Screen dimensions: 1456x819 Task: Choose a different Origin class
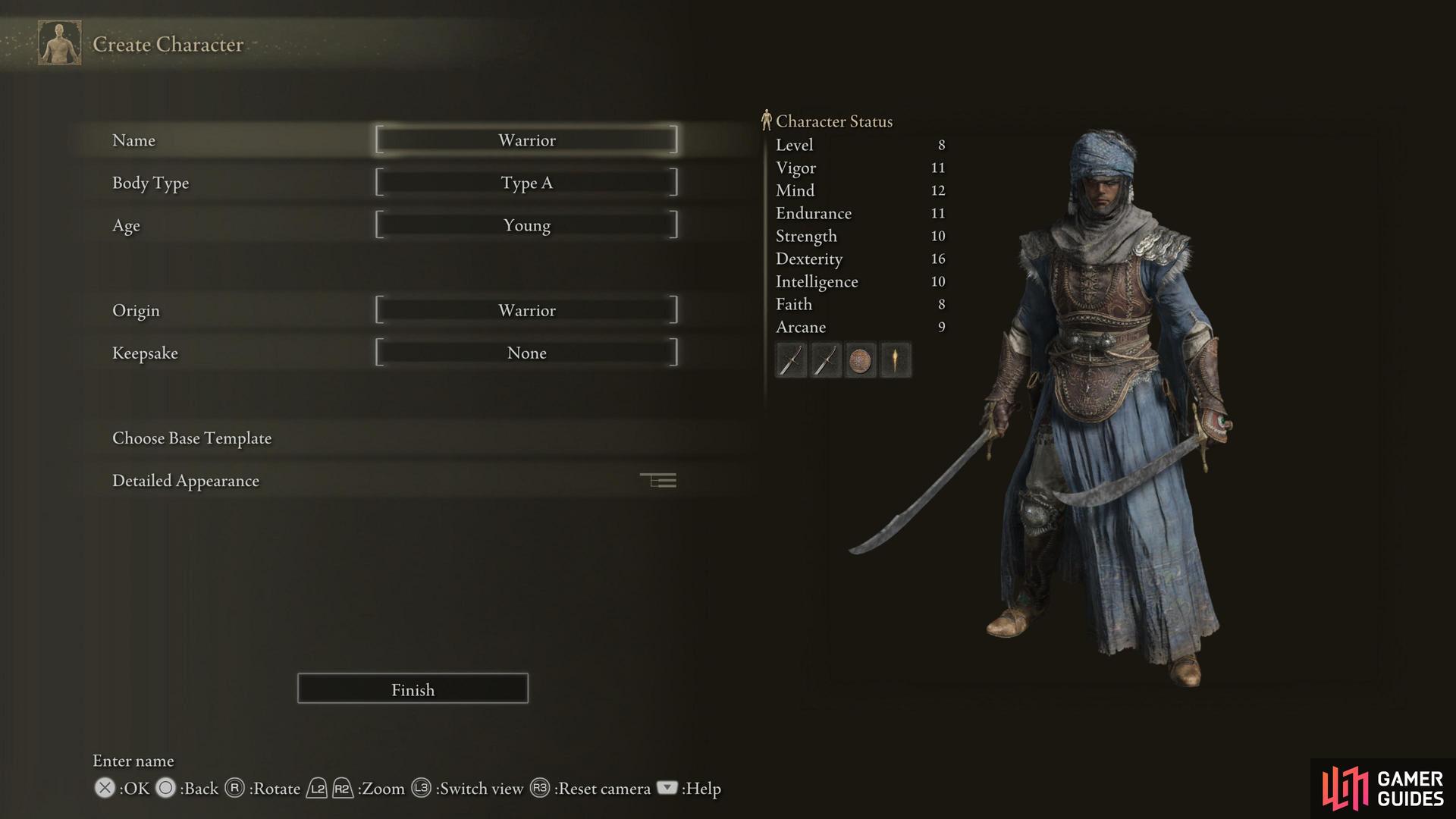point(526,310)
